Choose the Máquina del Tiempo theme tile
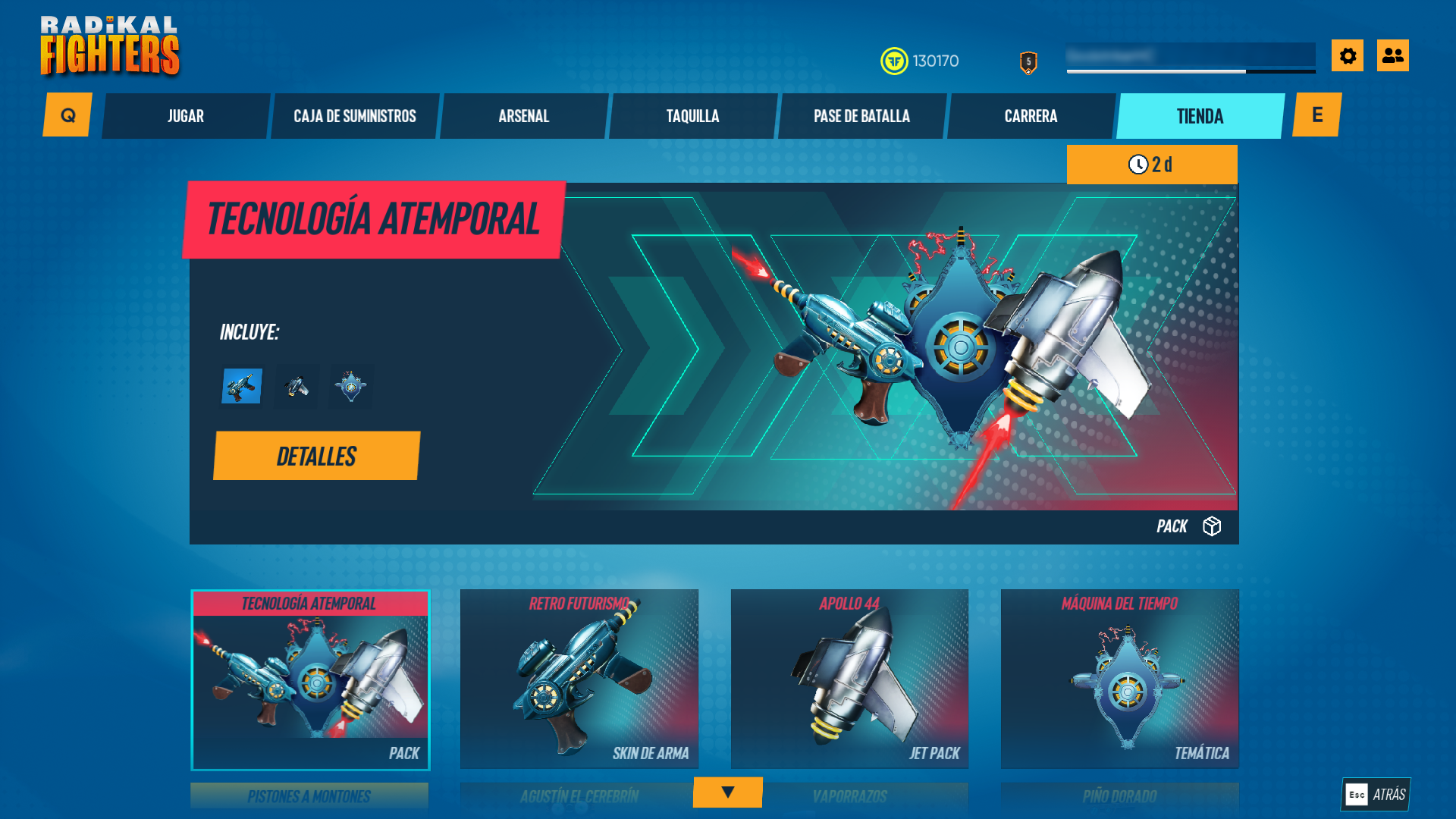Viewport: 1456px width, 819px height. (1119, 679)
